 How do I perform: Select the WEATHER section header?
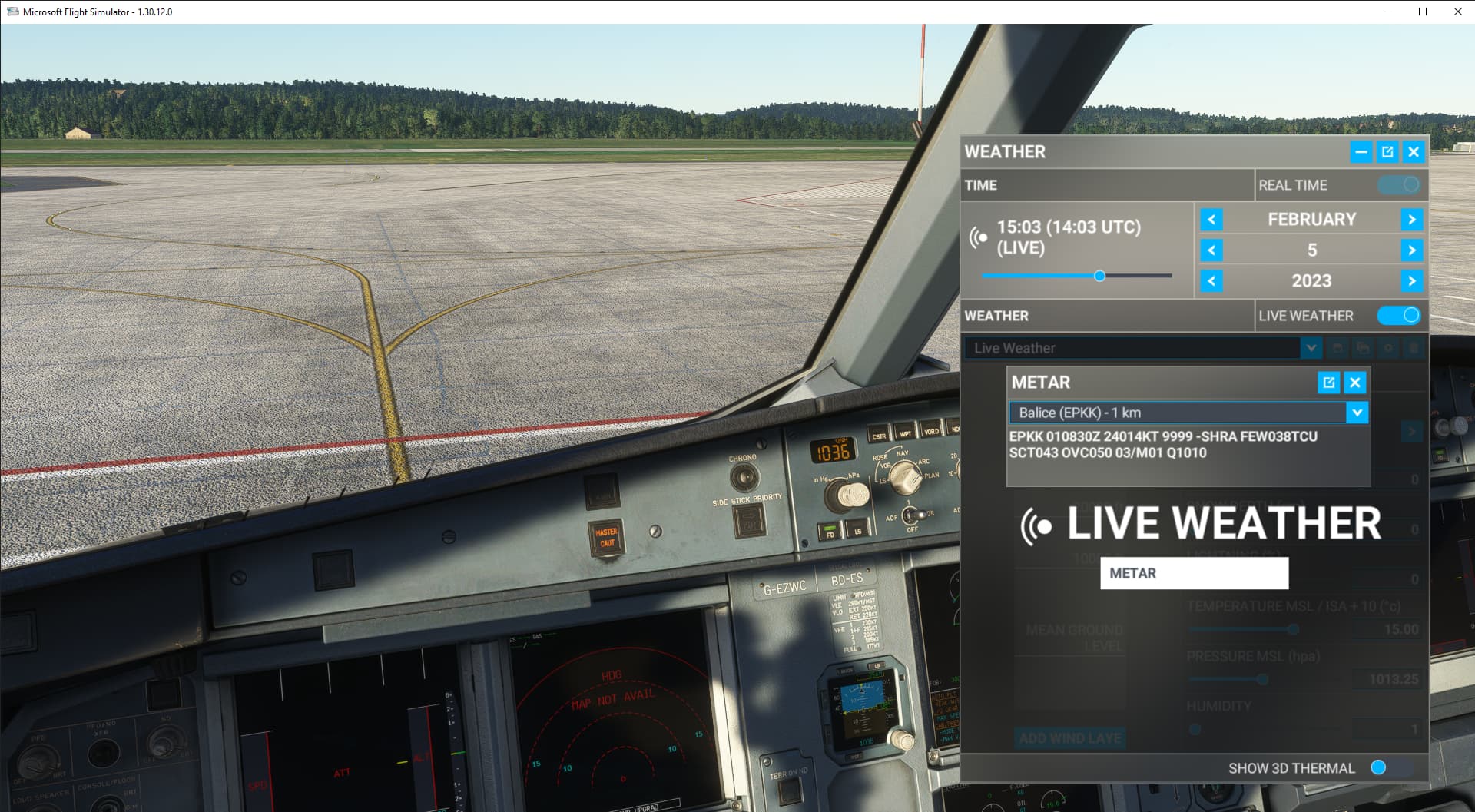[999, 315]
